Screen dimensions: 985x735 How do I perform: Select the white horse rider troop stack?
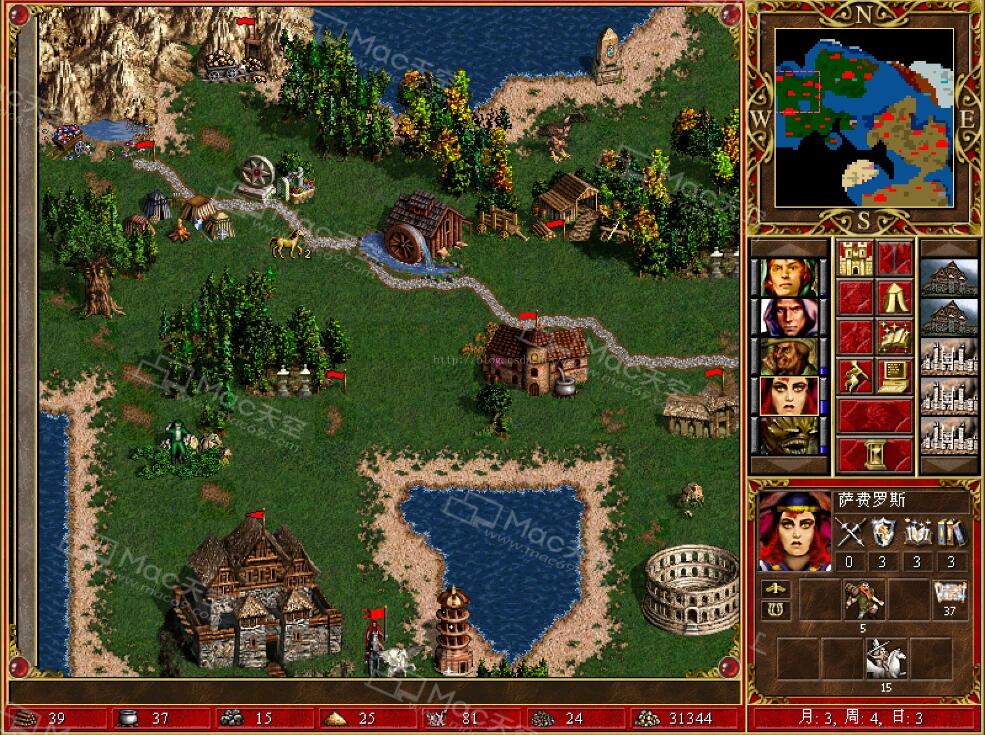pyautogui.click(x=886, y=658)
